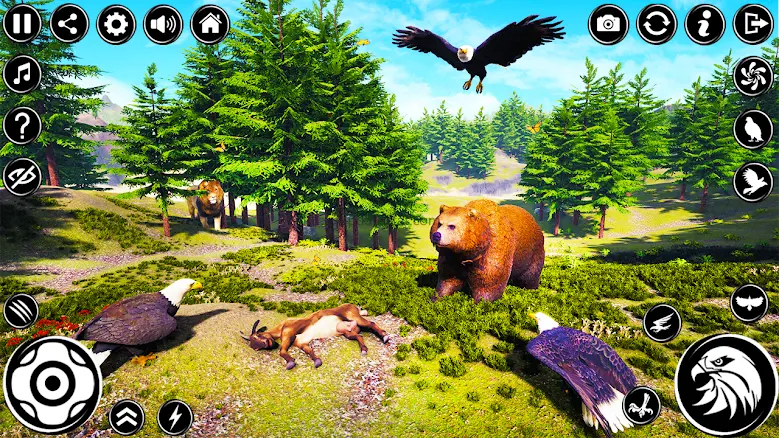Trigger the talon grab ability
Viewport: 779px width, 438px height.
pos(642,404)
